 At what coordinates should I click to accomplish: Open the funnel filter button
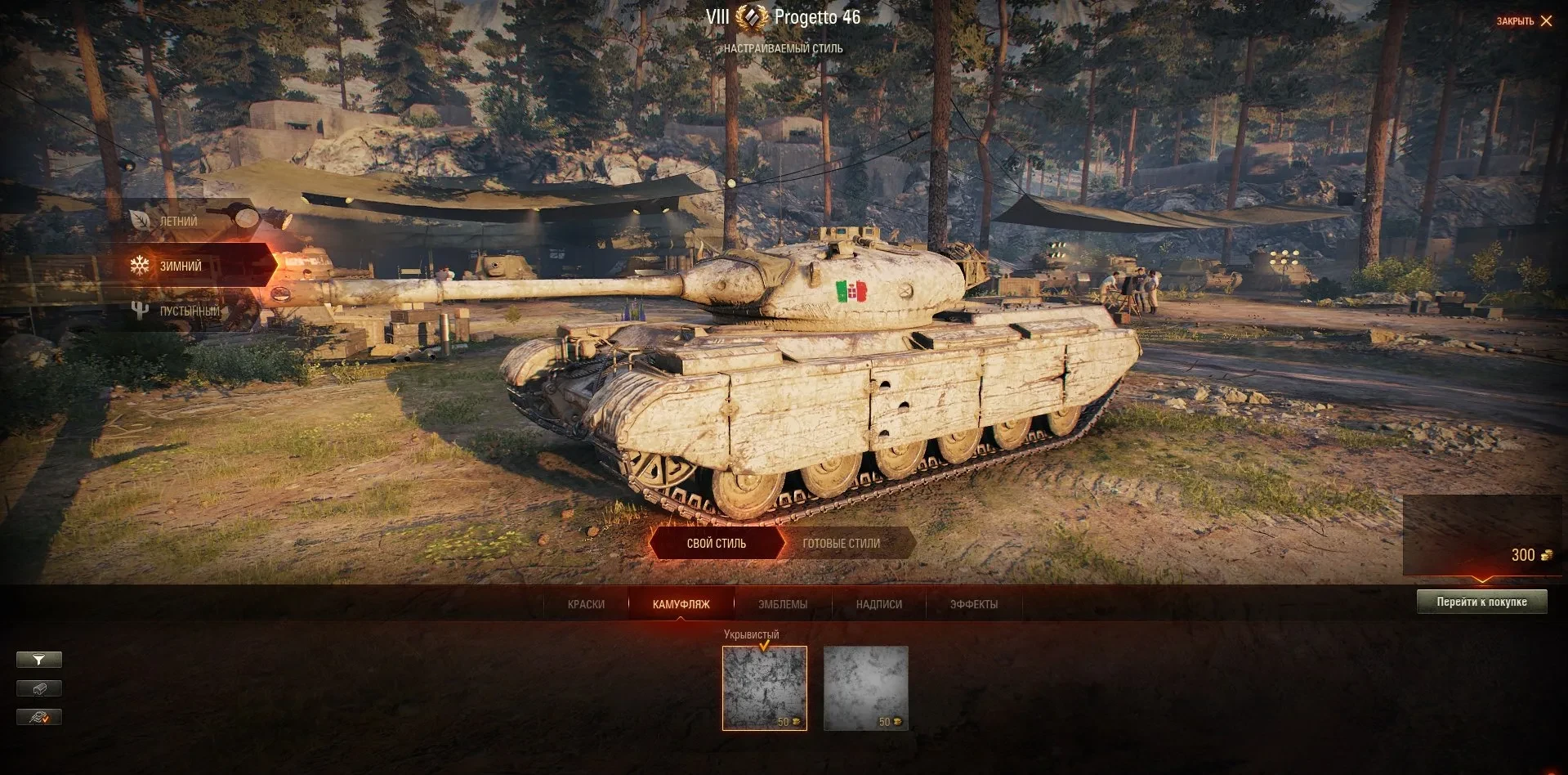coord(39,660)
